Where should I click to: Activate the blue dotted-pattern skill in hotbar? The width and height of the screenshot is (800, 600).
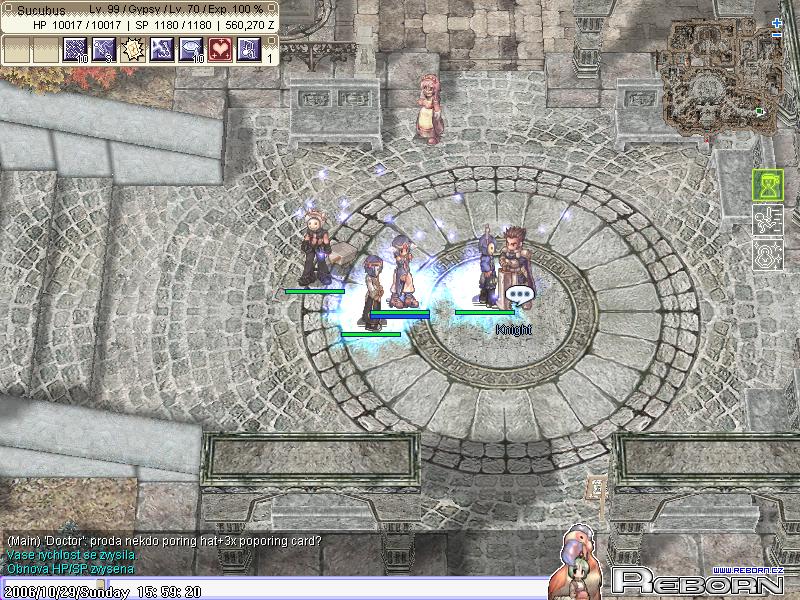coord(76,50)
